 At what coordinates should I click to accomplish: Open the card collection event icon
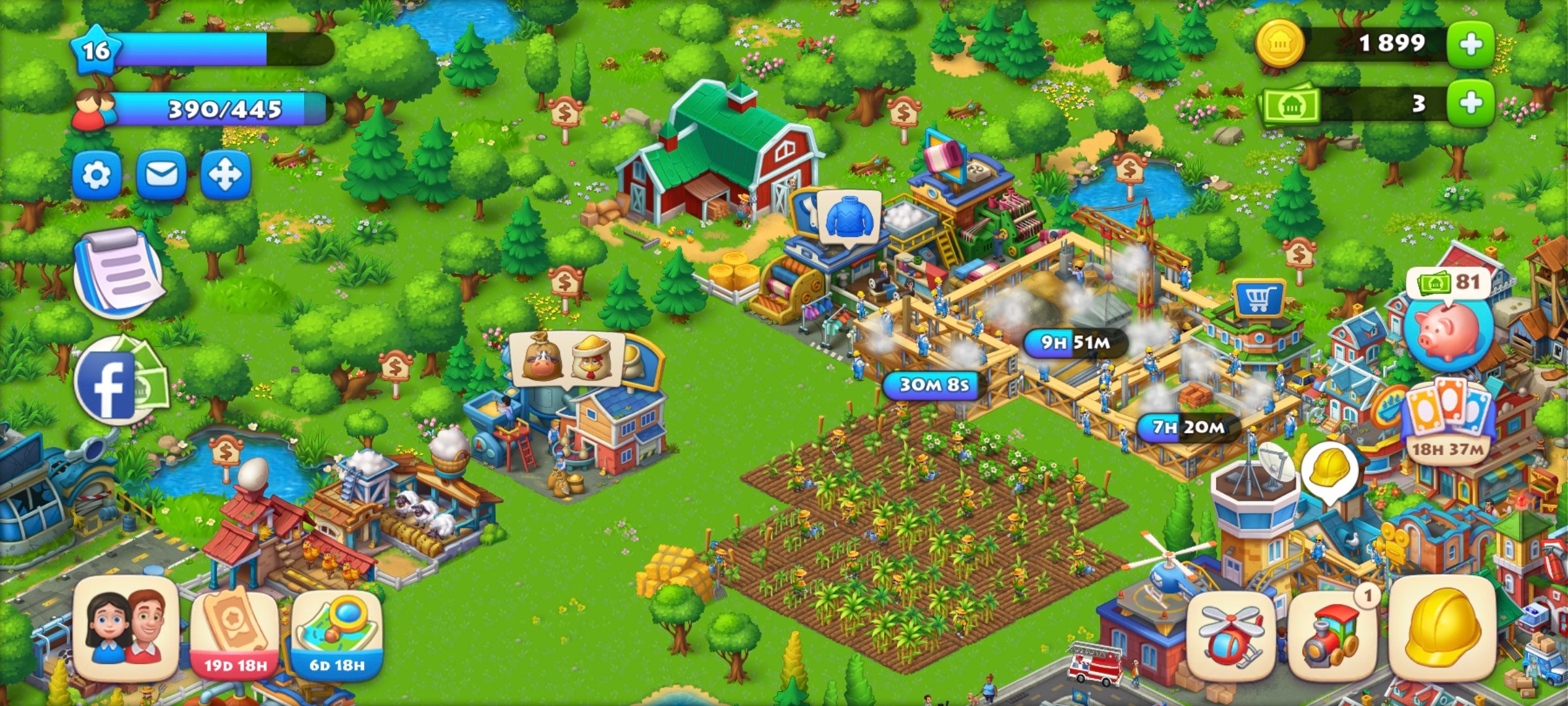pyautogui.click(x=1449, y=418)
